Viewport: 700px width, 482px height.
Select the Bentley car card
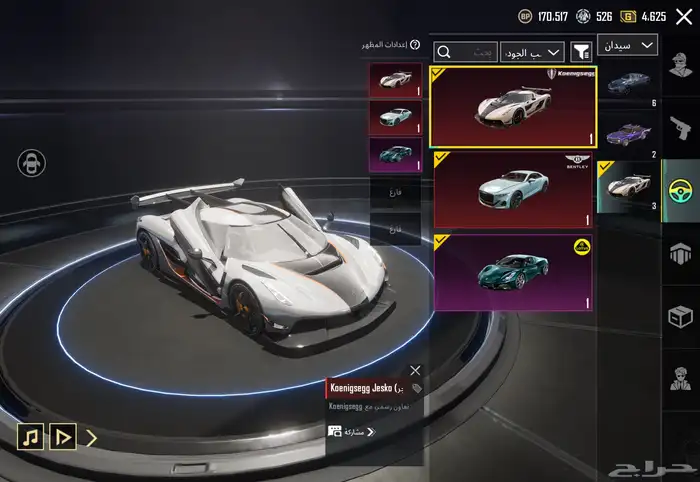tap(513, 191)
